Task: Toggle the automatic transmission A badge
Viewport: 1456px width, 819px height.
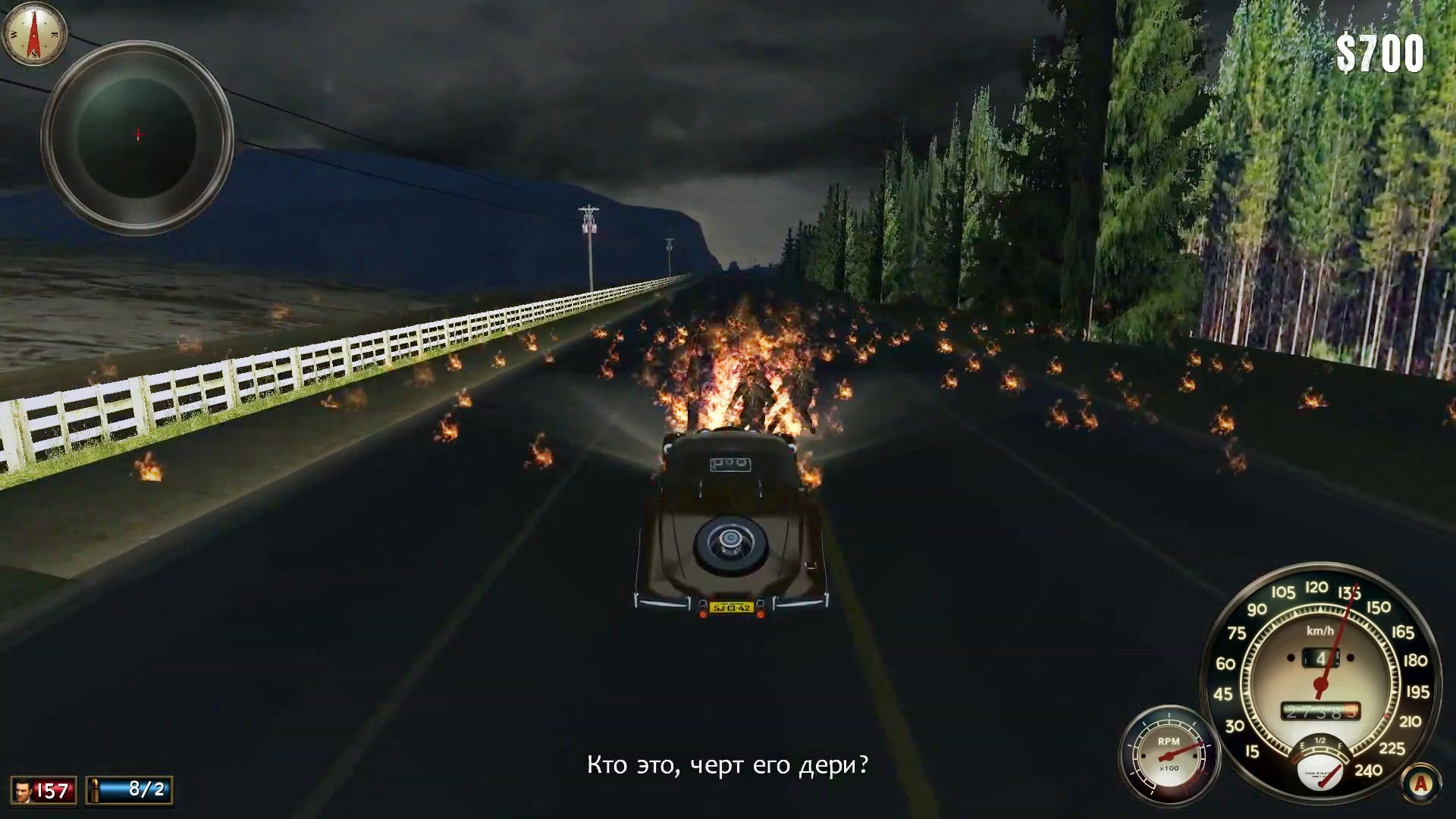Action: click(1420, 784)
